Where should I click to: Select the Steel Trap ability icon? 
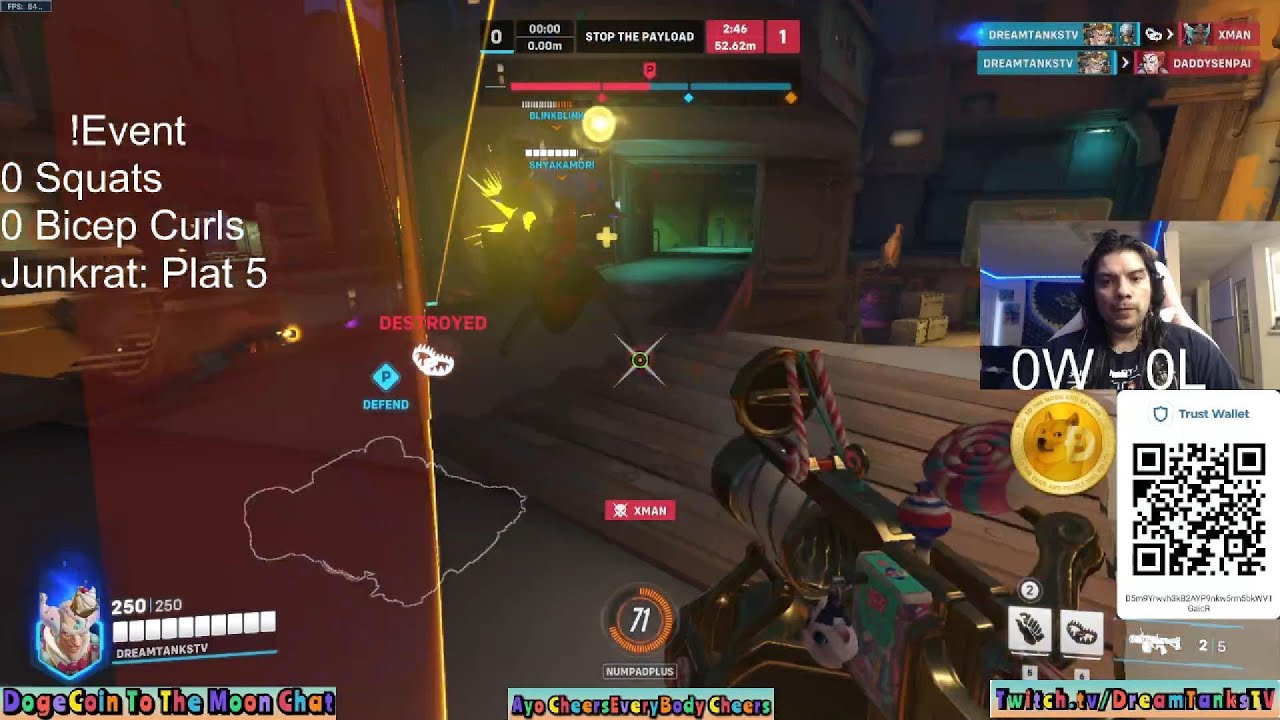click(x=1081, y=632)
